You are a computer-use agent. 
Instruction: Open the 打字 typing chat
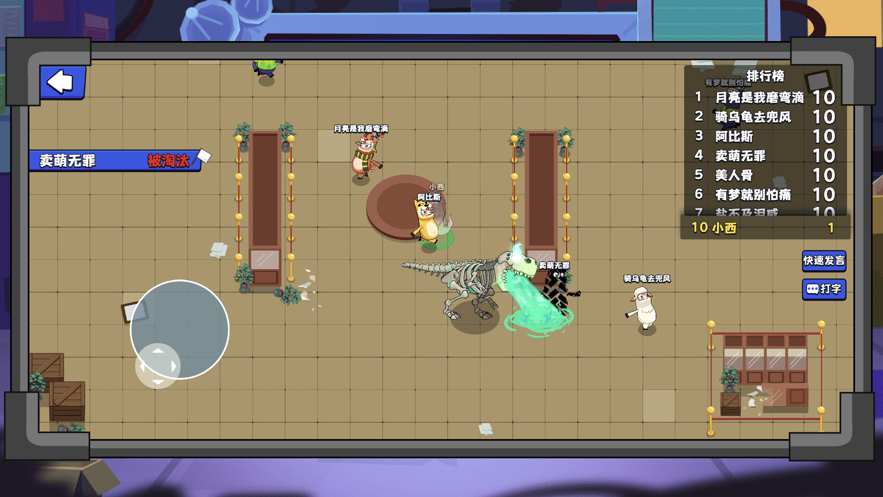coord(824,289)
